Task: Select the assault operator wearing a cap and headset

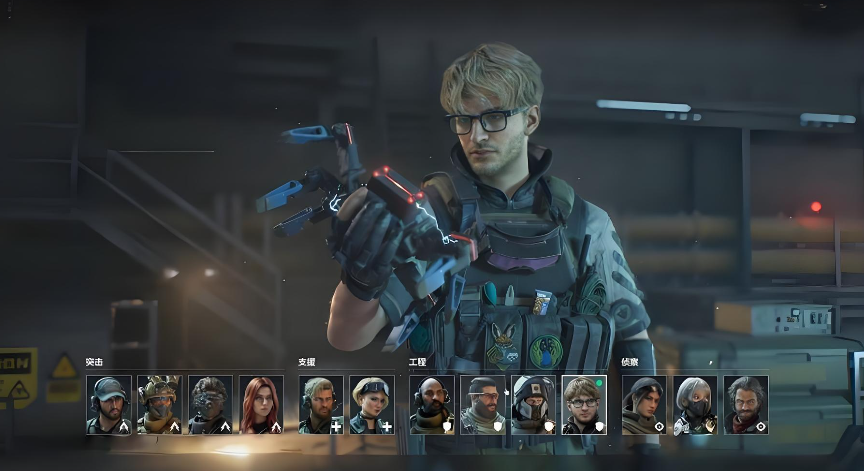Action: [x=109, y=404]
